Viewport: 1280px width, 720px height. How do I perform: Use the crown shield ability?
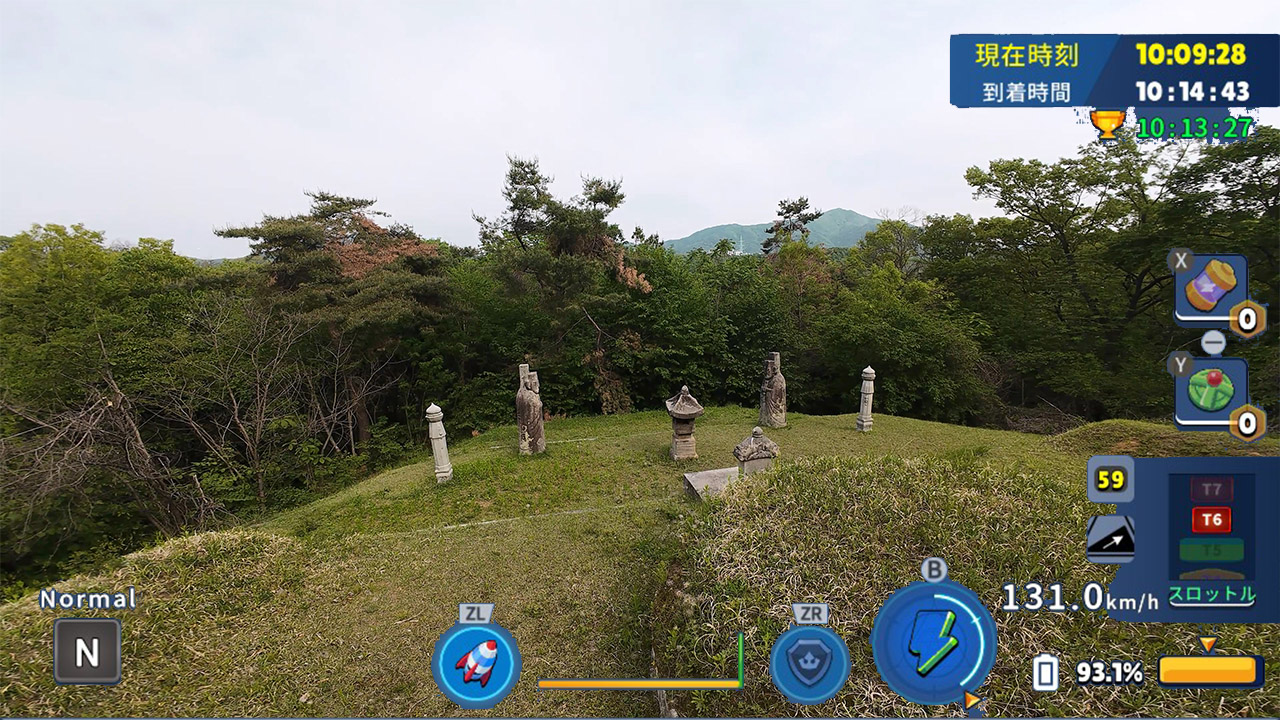(809, 664)
